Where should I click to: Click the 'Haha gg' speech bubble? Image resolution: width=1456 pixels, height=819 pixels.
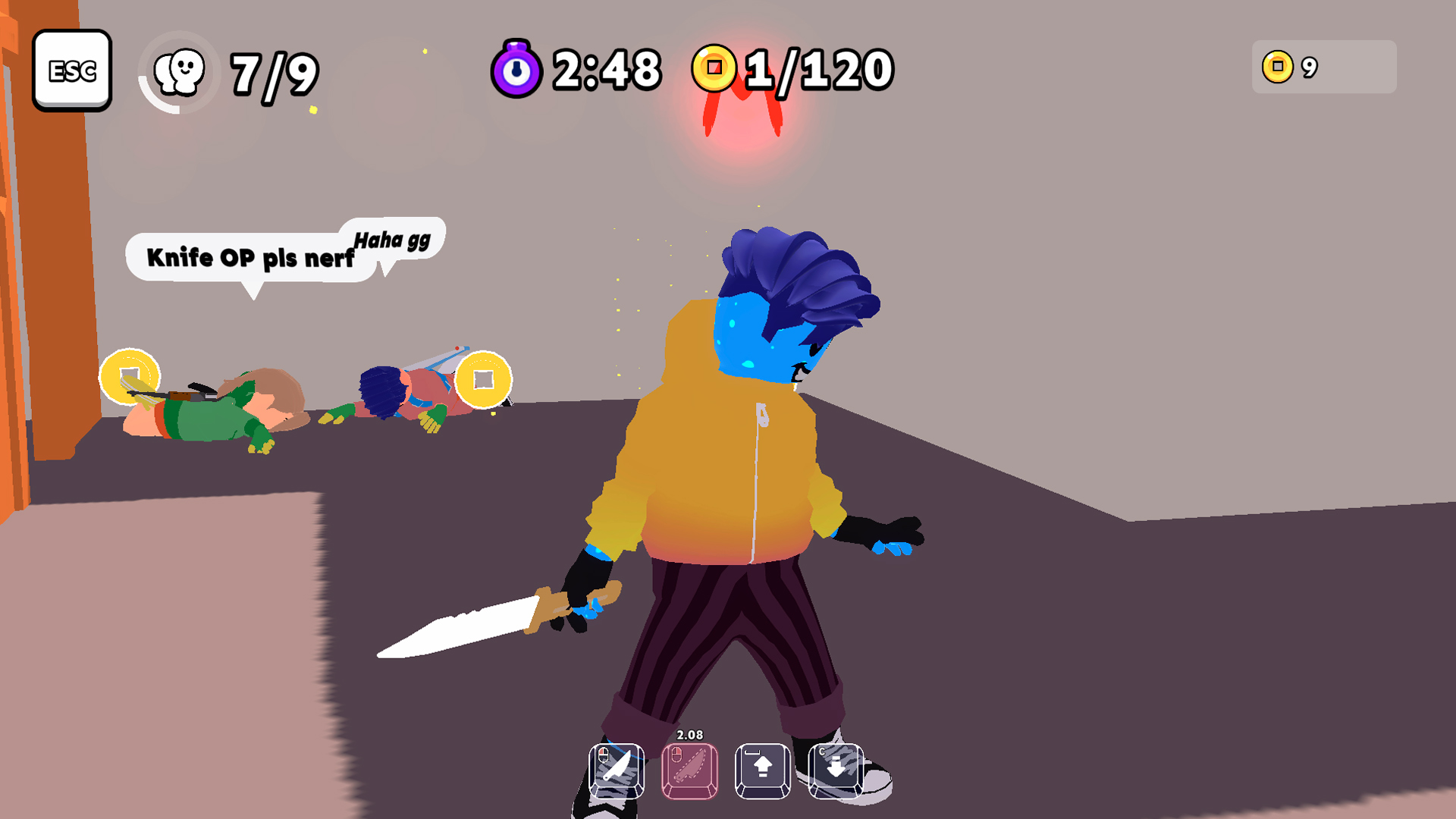click(392, 243)
